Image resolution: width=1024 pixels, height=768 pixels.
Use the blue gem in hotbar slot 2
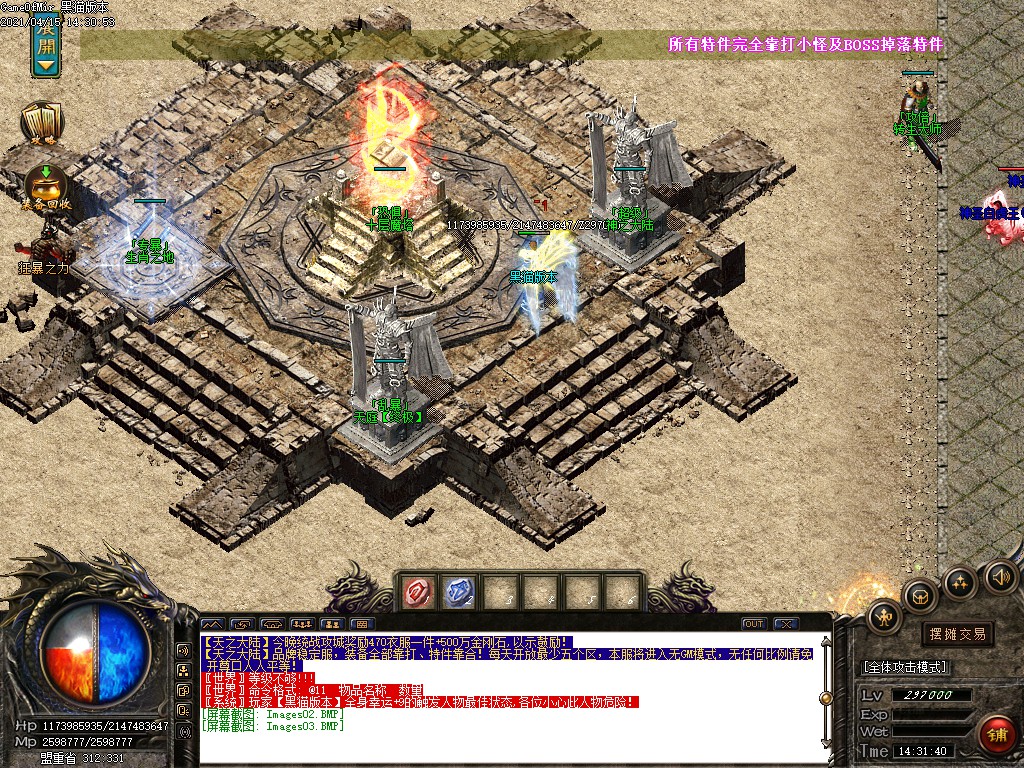point(458,593)
